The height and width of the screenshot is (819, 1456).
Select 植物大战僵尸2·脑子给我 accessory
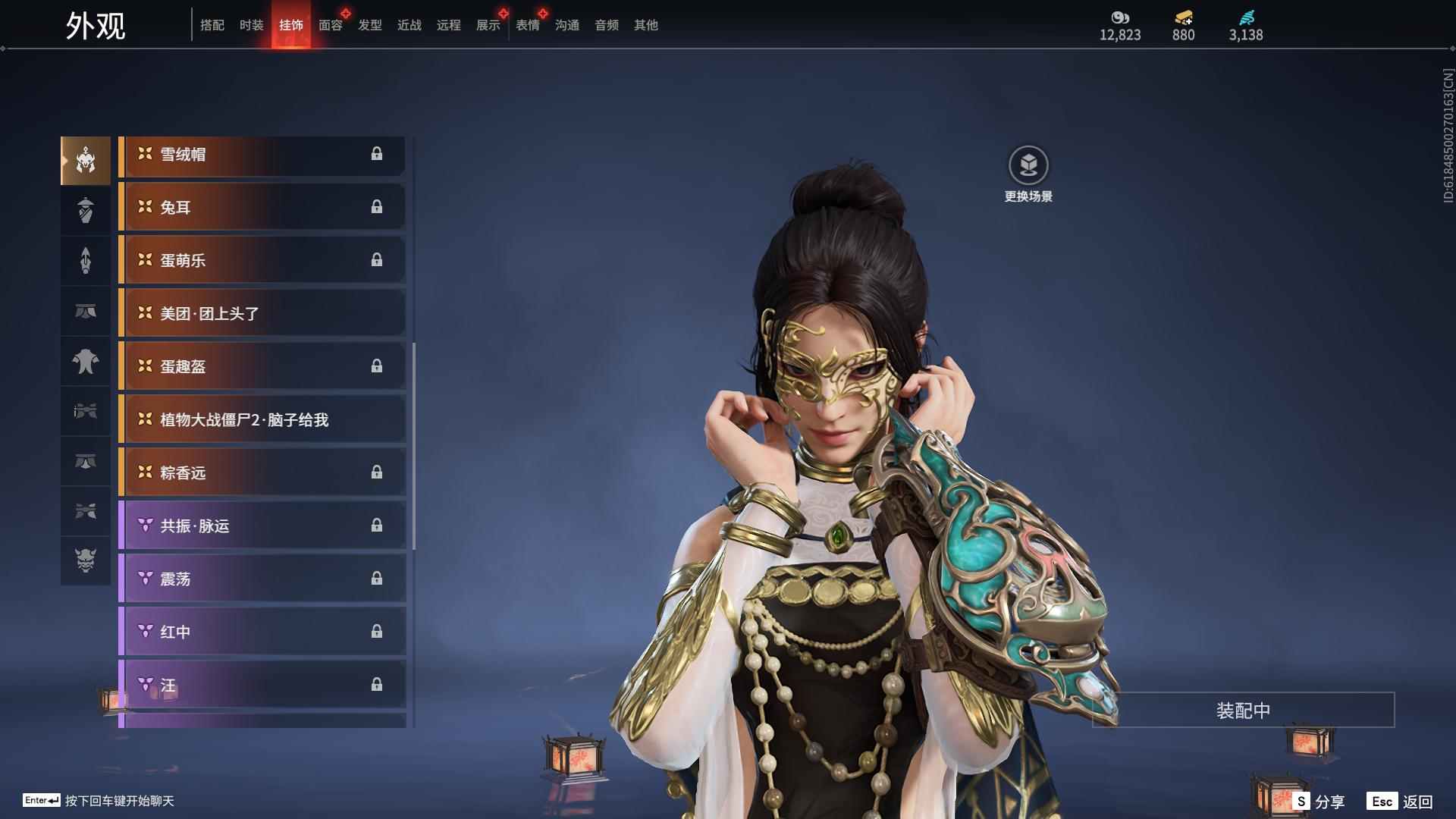[262, 420]
